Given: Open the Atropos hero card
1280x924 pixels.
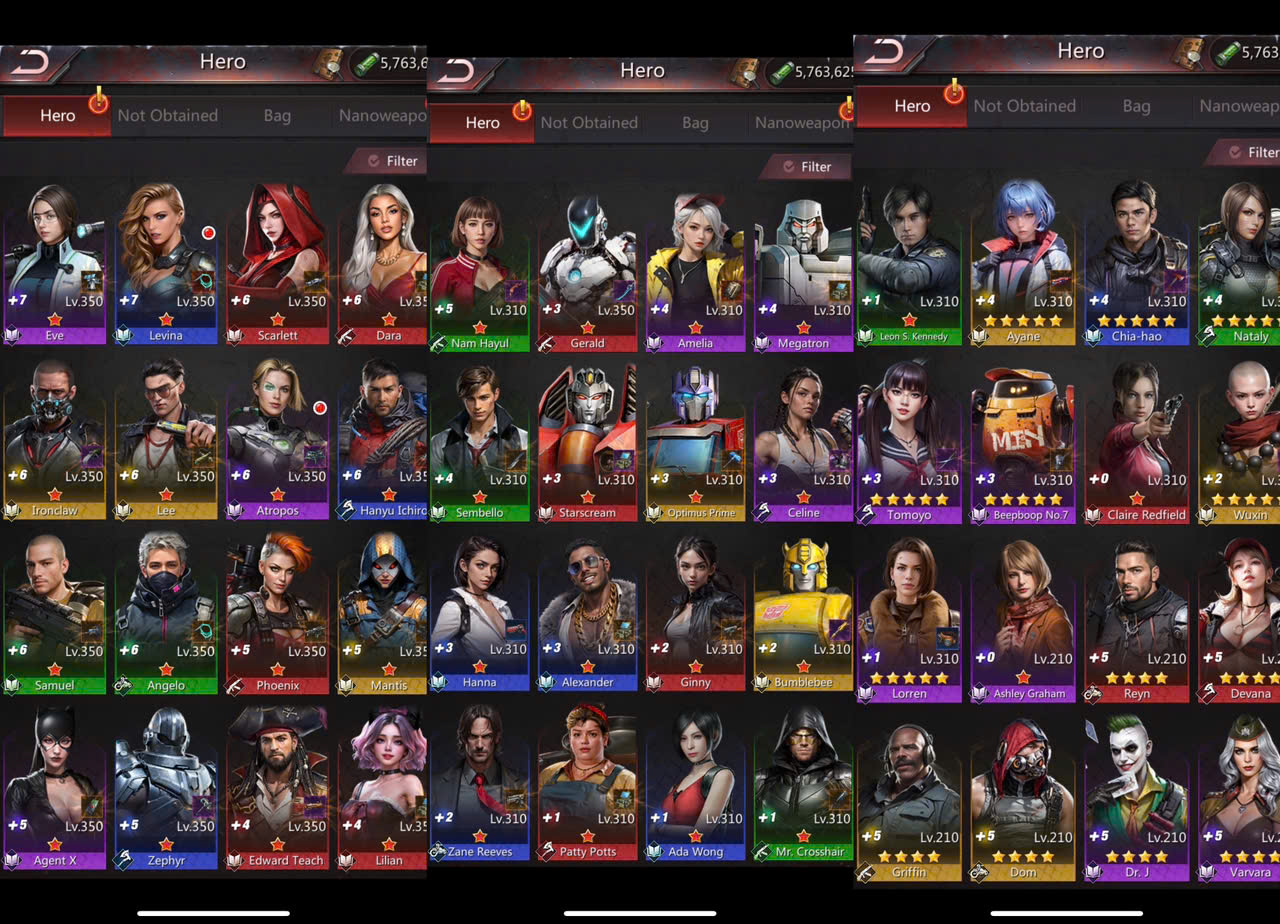Looking at the screenshot, I should pyautogui.click(x=277, y=440).
